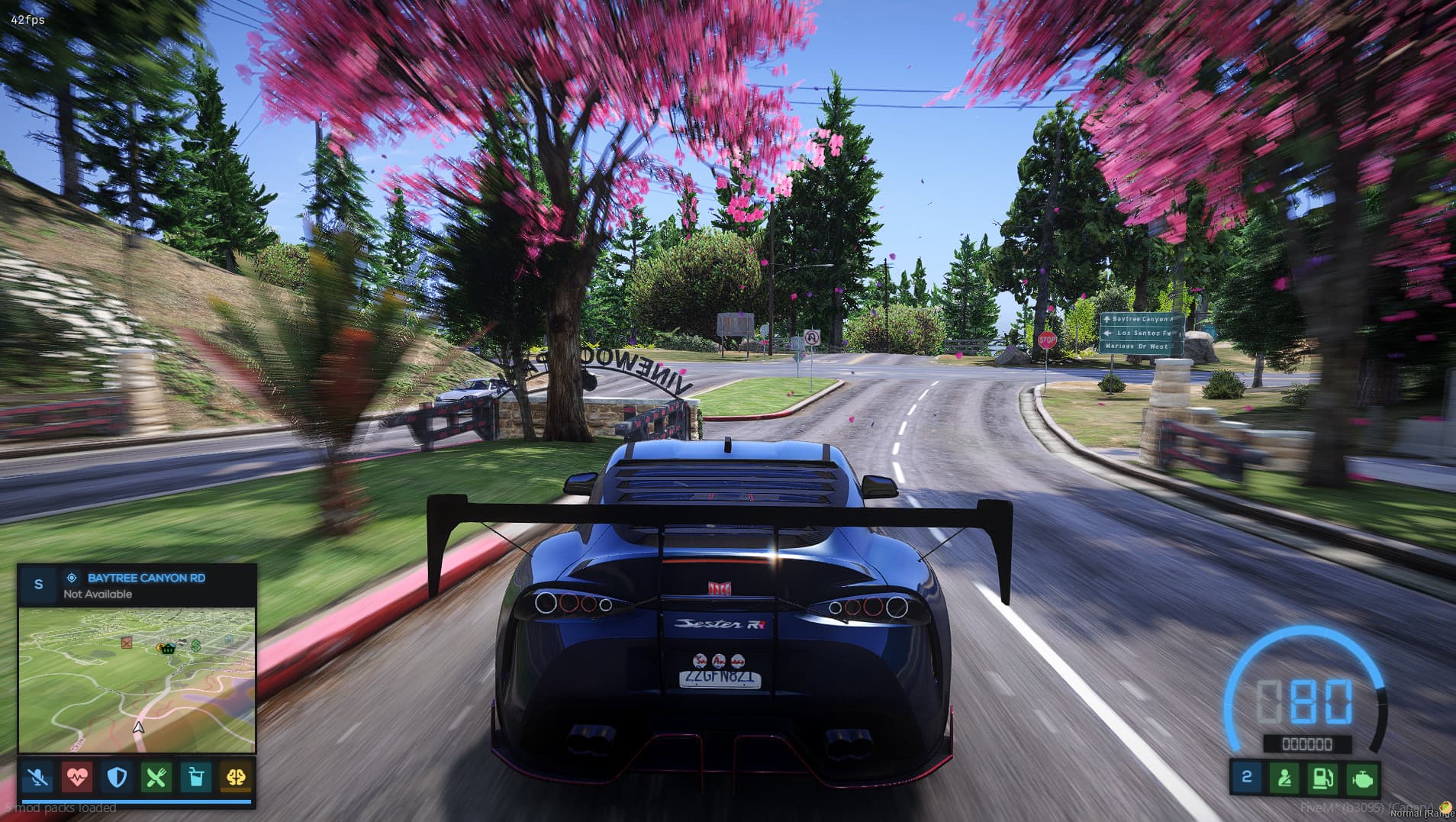This screenshot has height=822, width=1456.
Task: Click the blue shield armor icon
Action: point(117,778)
